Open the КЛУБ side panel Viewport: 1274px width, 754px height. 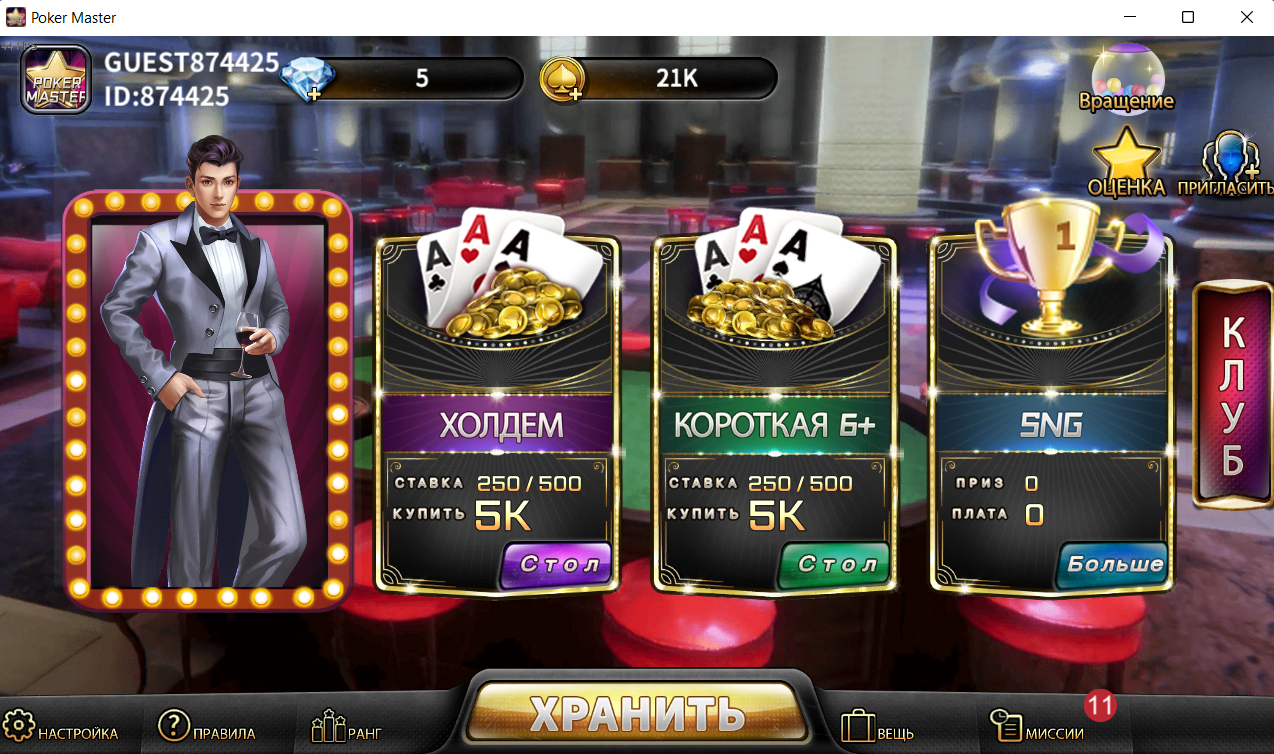(1232, 395)
